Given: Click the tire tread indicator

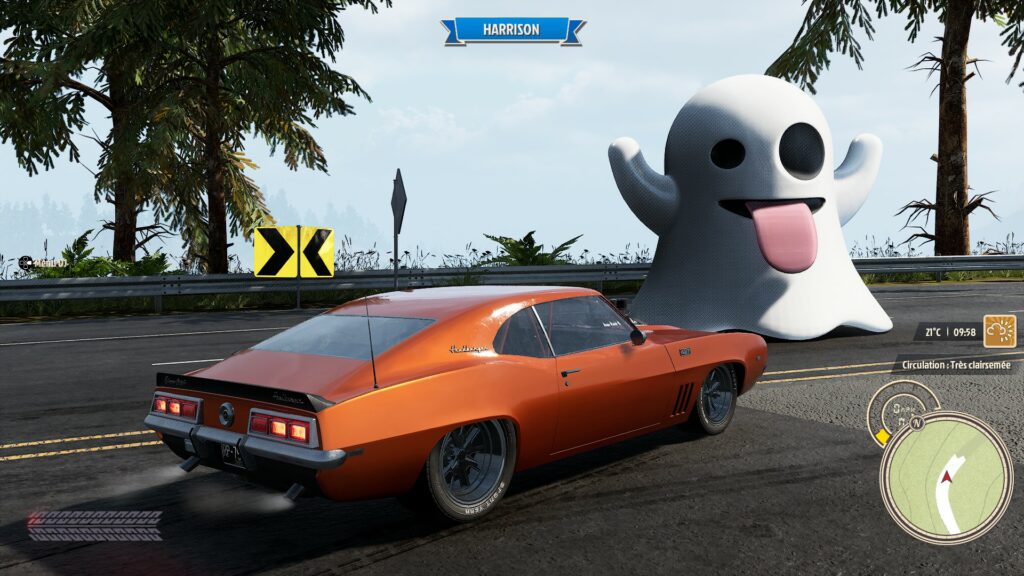Looking at the screenshot, I should click(x=95, y=525).
